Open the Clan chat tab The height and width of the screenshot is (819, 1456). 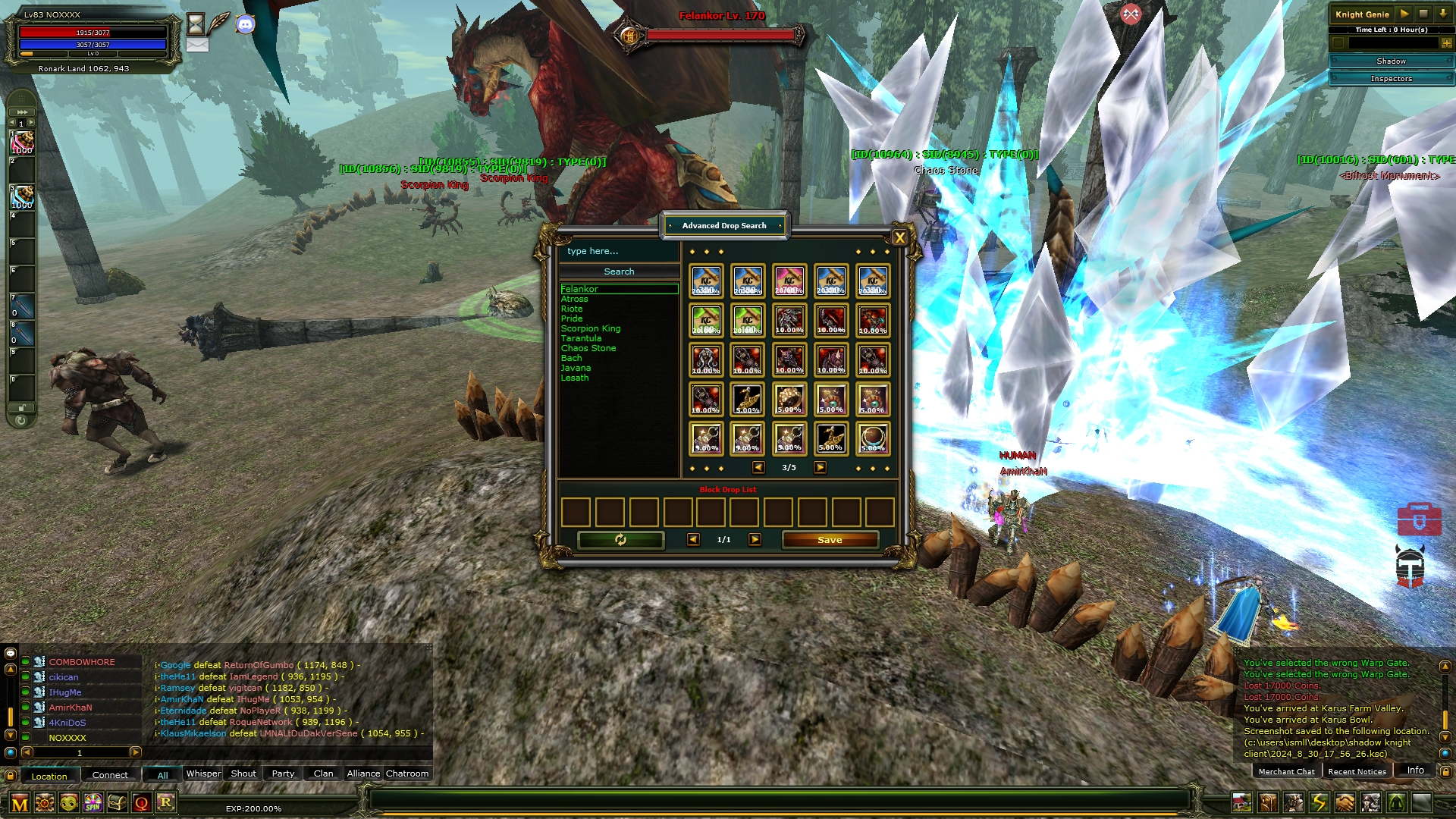tap(323, 773)
